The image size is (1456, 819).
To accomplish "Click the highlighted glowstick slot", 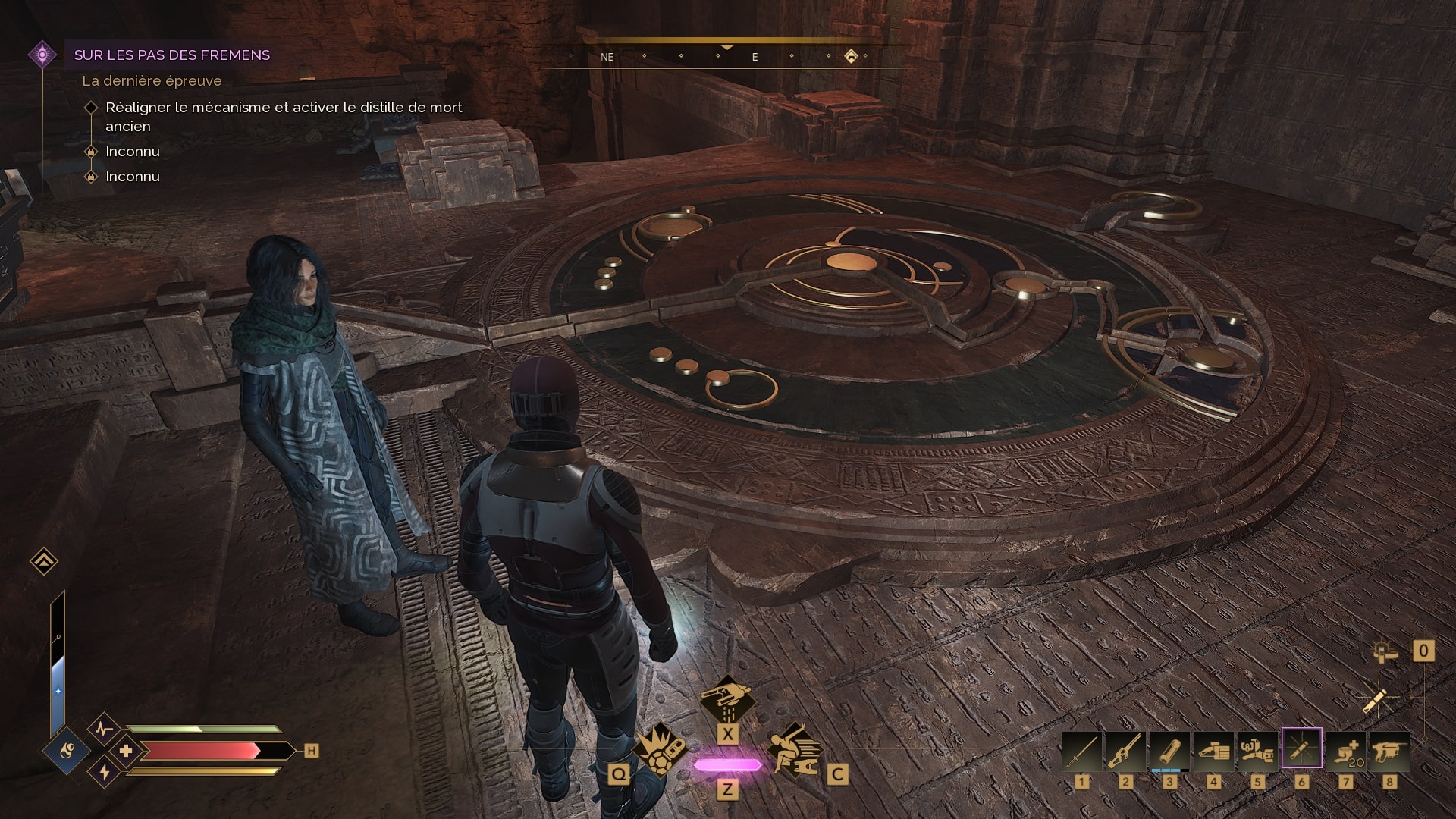I will tap(1301, 750).
